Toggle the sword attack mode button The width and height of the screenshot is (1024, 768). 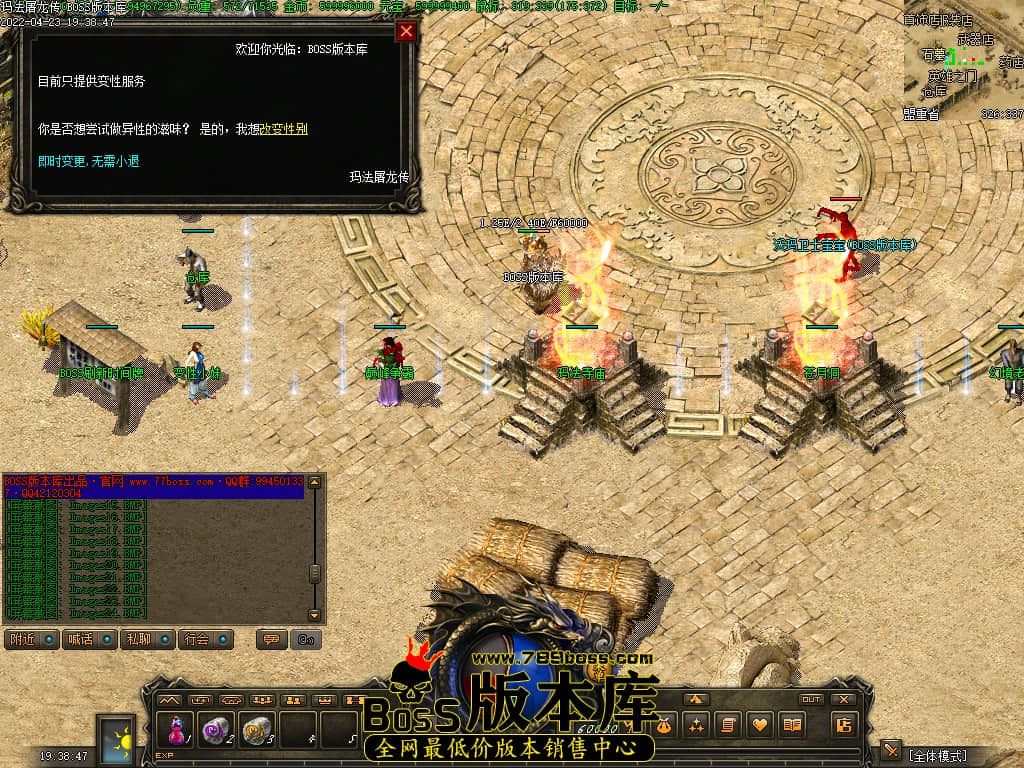[x=891, y=751]
